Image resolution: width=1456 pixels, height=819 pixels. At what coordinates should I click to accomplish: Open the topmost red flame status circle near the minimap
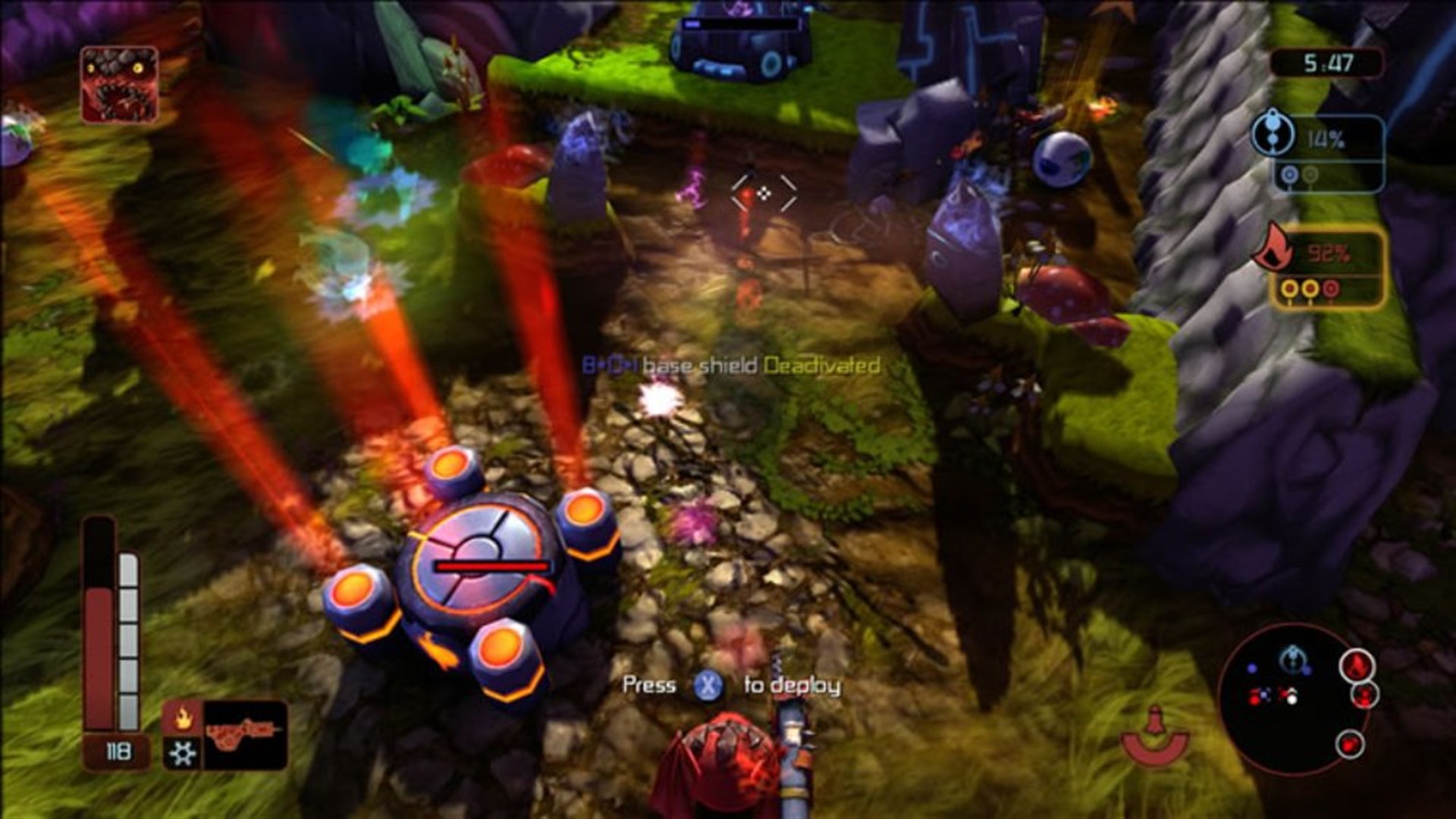click(1357, 667)
